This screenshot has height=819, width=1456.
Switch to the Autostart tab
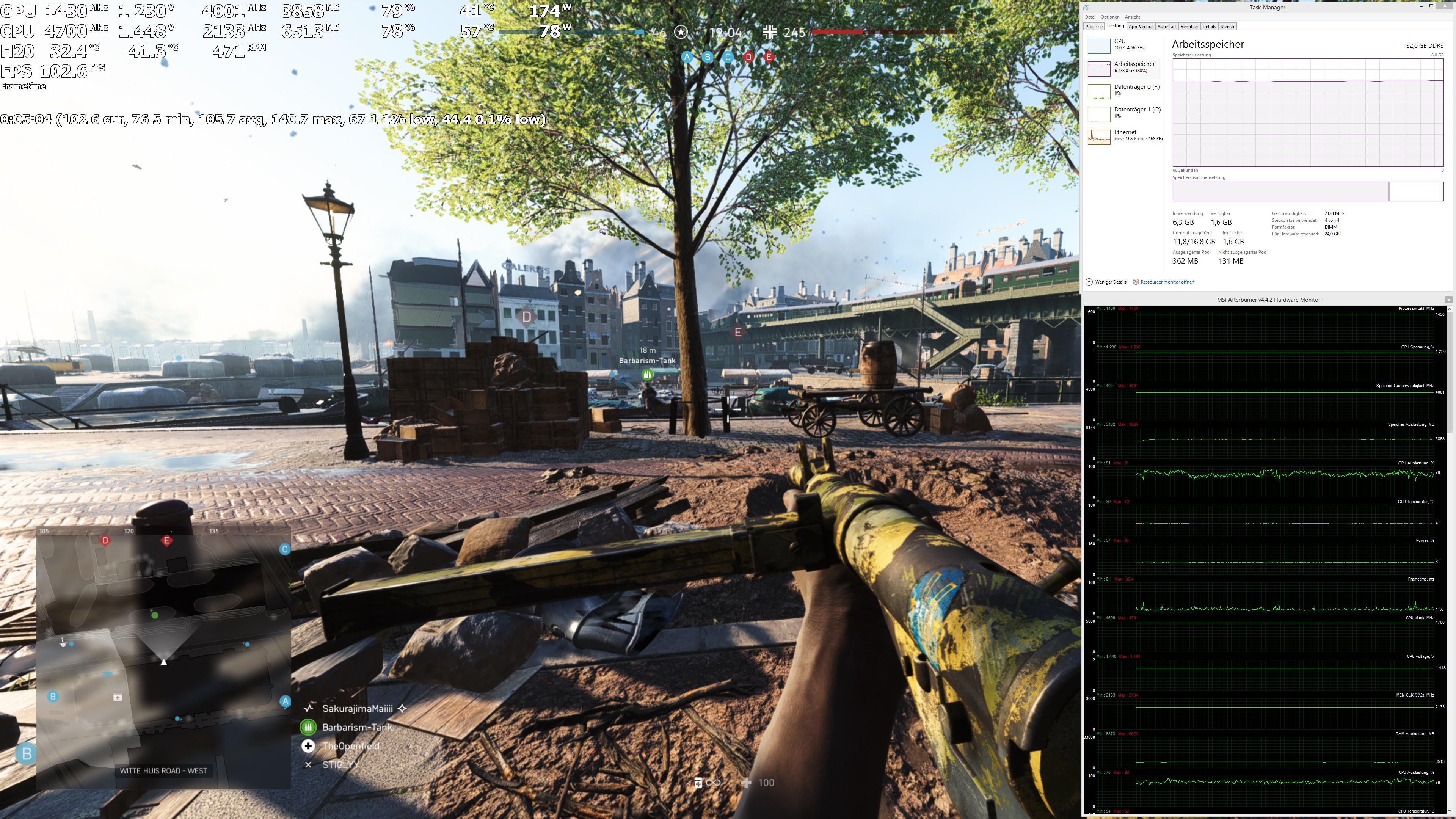coord(1167,26)
